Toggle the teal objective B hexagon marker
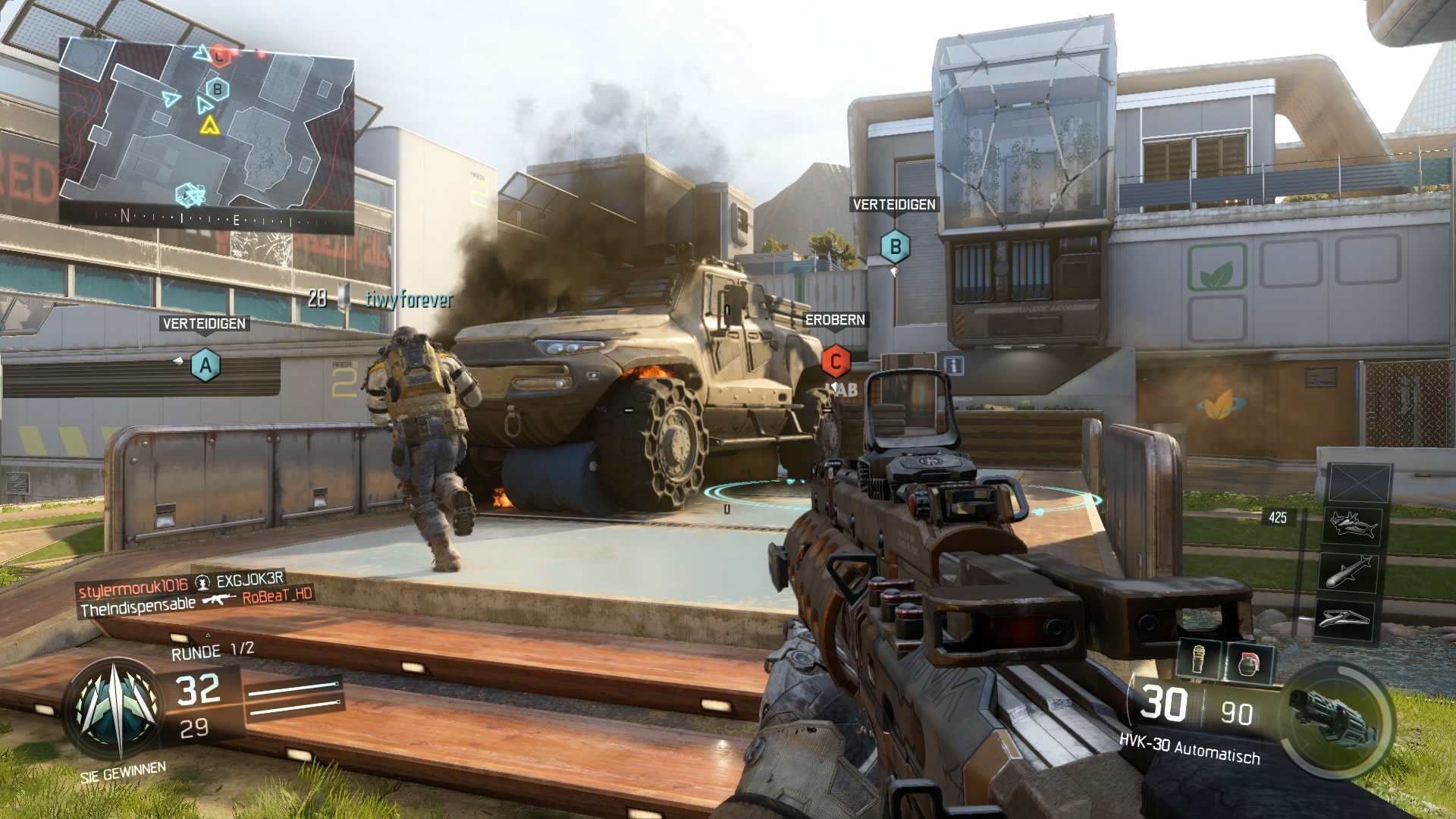 click(896, 246)
